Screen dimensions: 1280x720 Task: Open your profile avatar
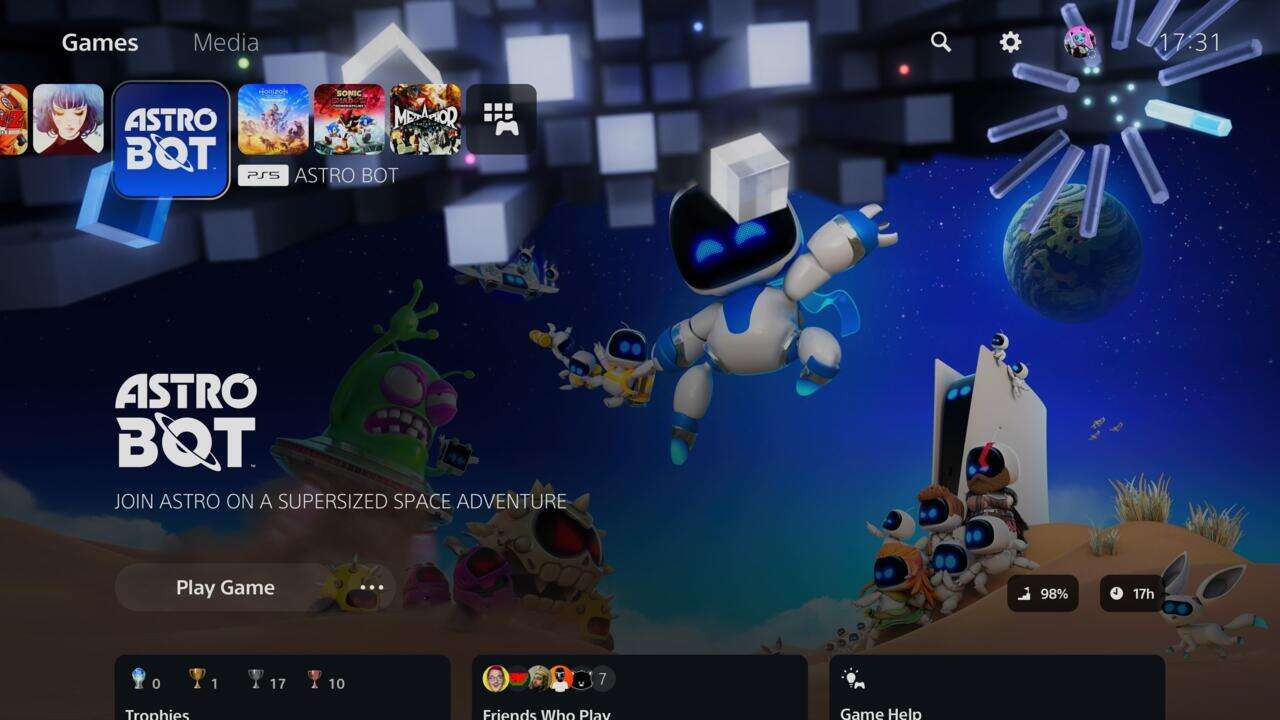coord(1079,42)
